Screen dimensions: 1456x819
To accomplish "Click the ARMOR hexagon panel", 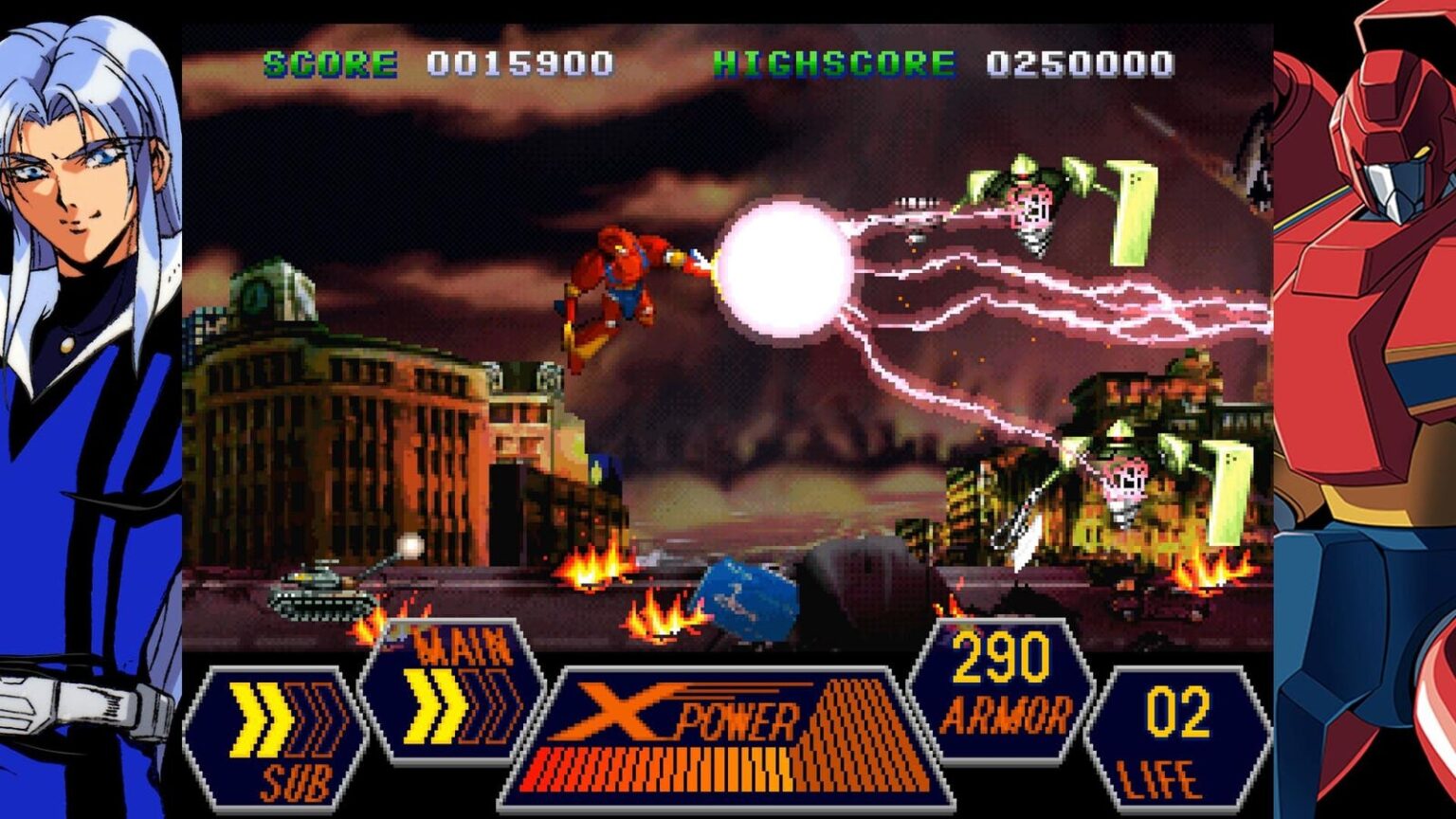I will (x=1000, y=682).
